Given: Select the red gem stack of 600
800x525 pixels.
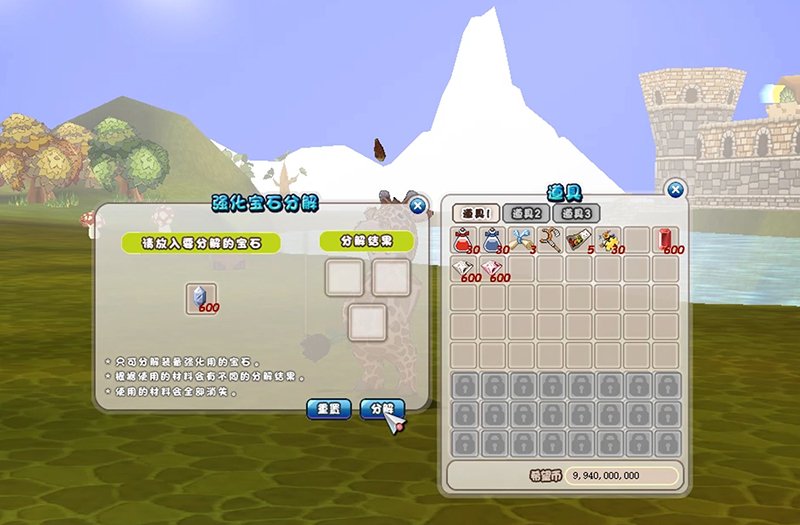Looking at the screenshot, I should click(666, 240).
